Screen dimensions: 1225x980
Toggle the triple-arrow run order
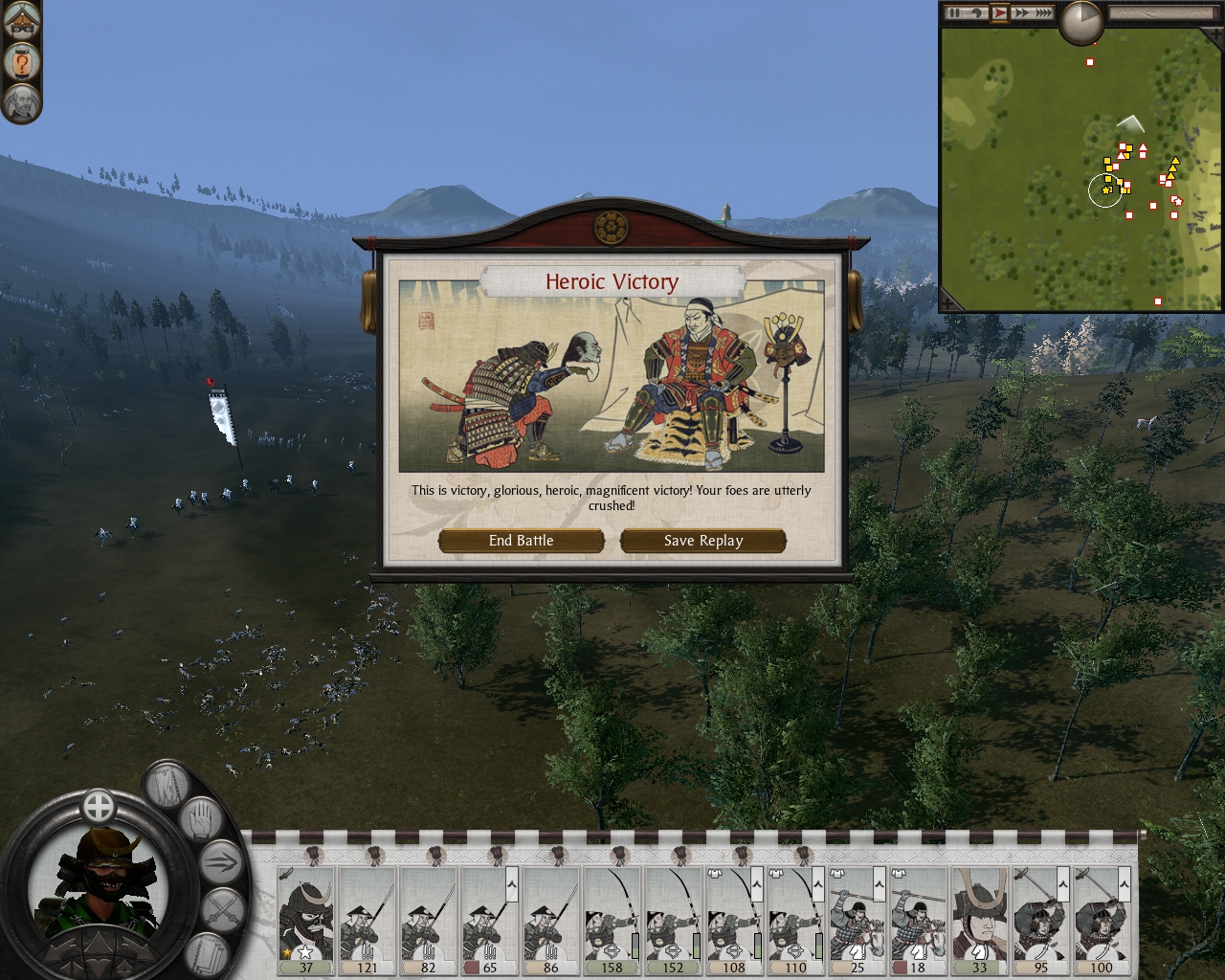point(221,863)
